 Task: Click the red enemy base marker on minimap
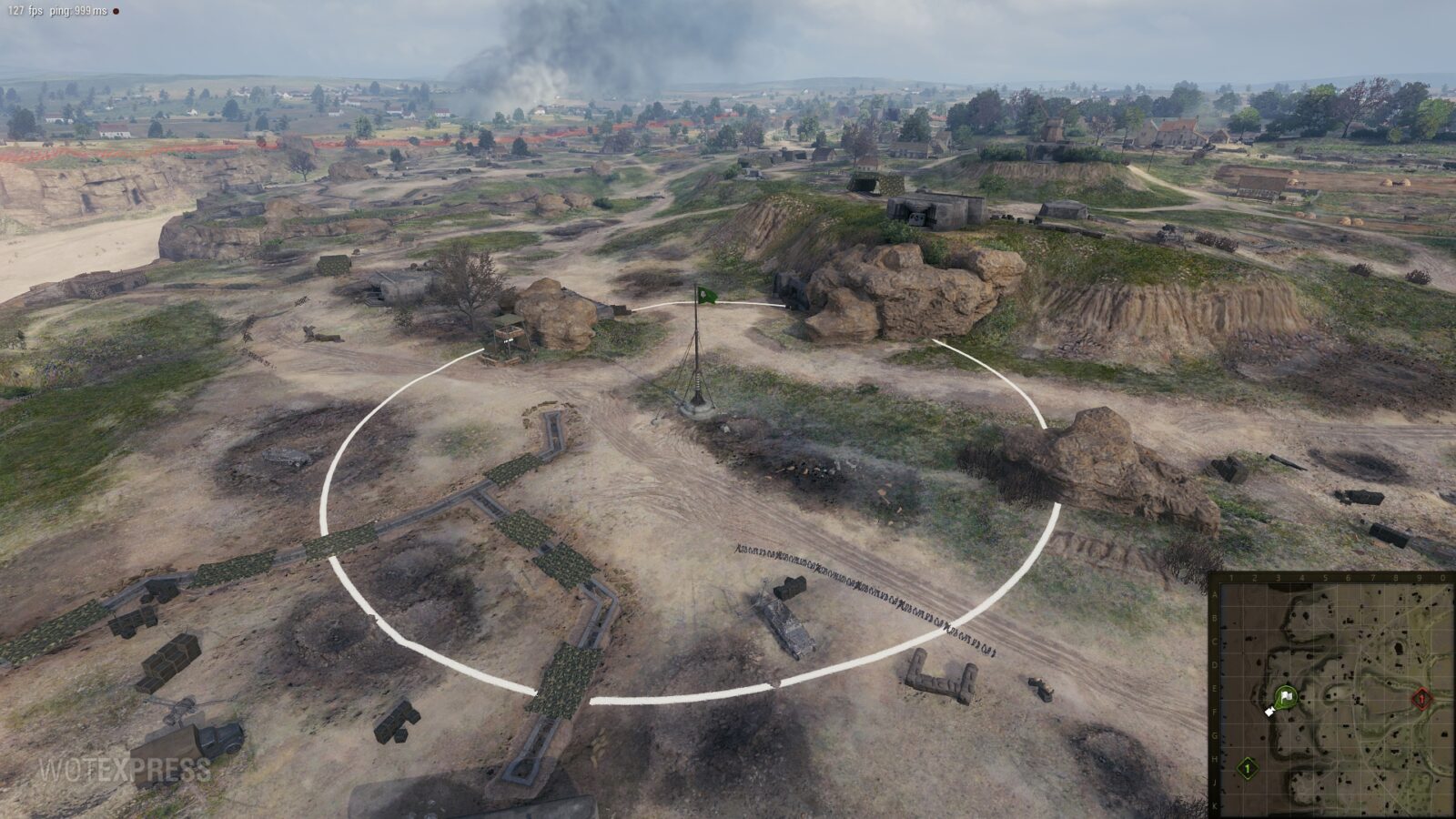(1421, 699)
